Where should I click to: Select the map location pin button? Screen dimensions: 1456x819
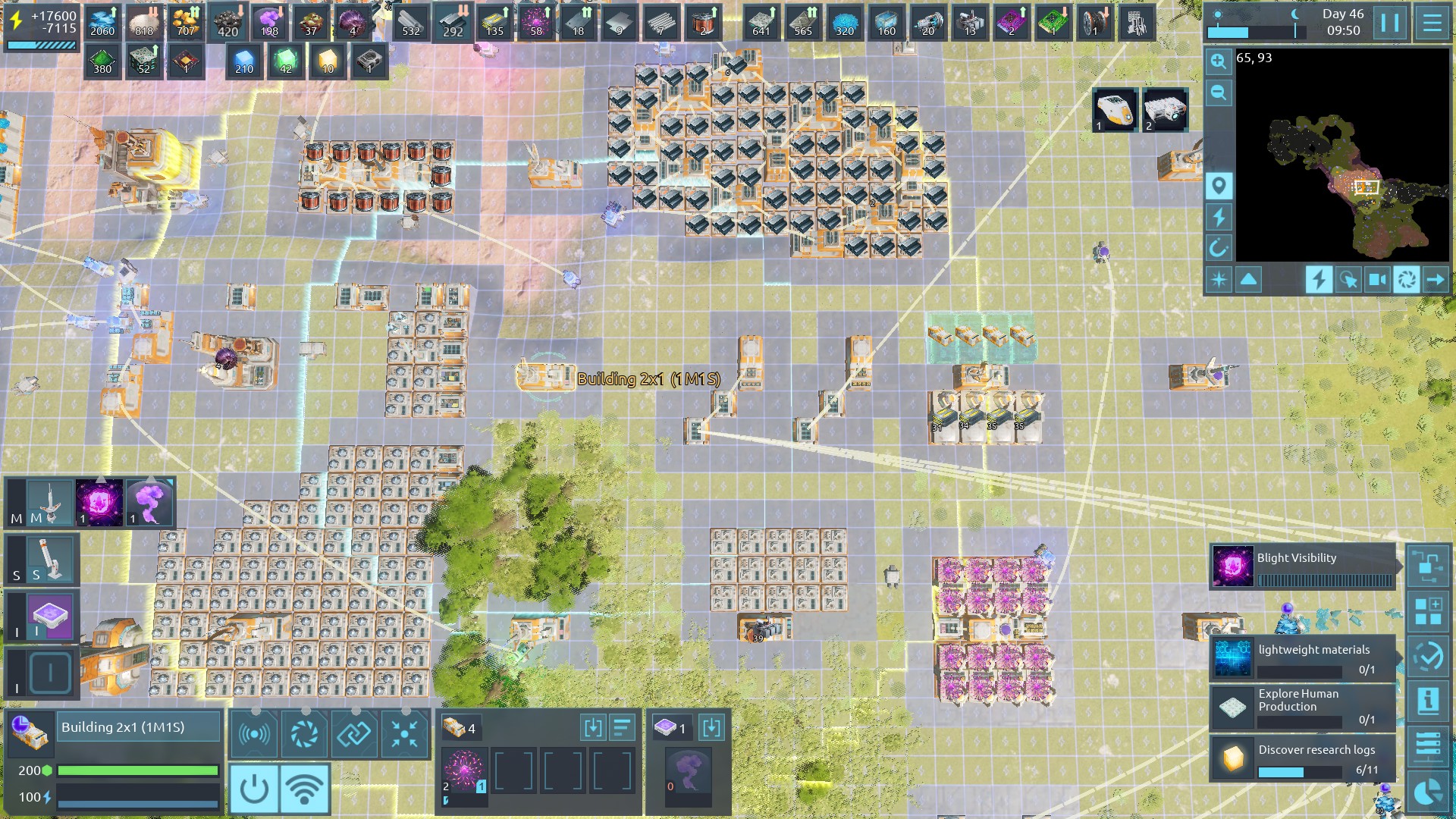[x=1219, y=186]
